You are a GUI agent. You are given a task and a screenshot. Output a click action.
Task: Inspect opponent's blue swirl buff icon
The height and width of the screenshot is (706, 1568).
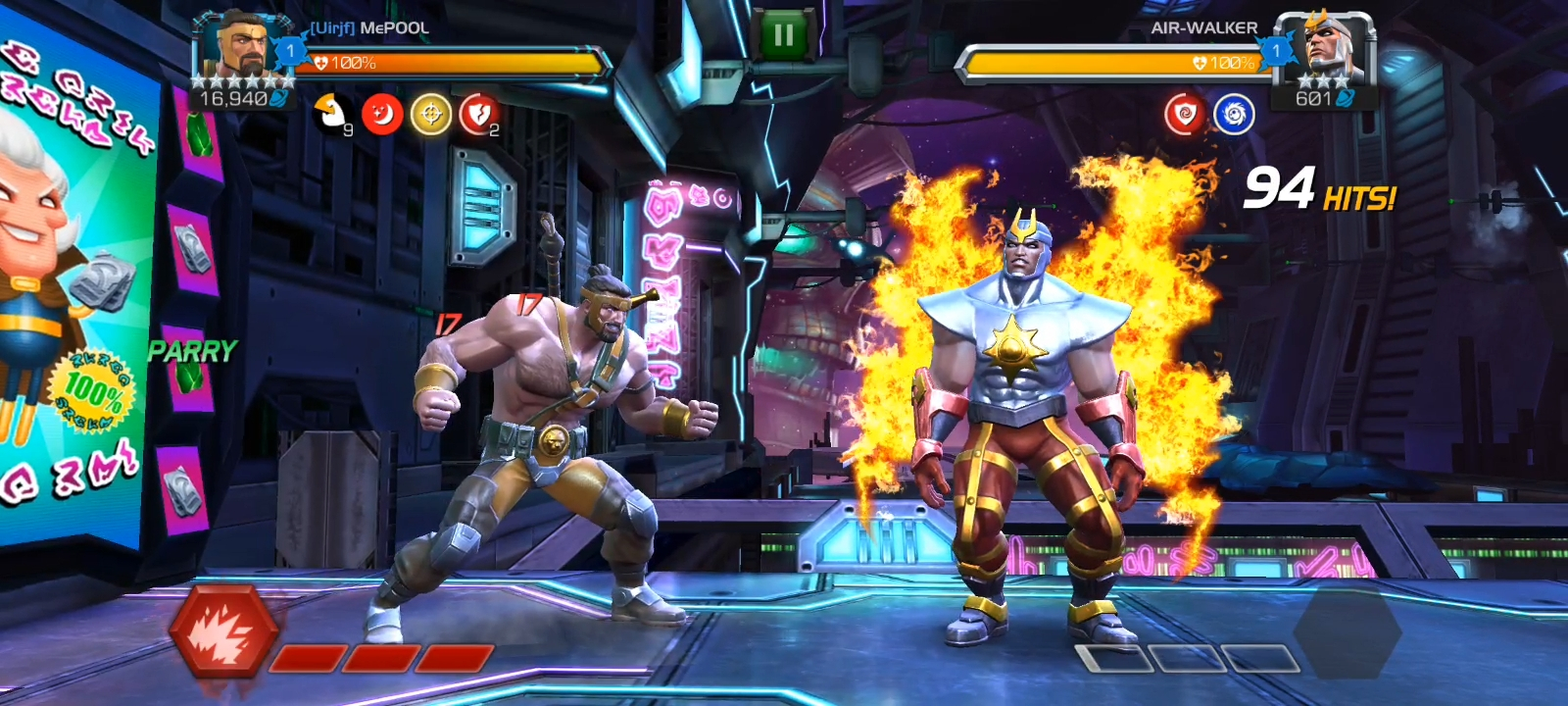click(x=1234, y=115)
